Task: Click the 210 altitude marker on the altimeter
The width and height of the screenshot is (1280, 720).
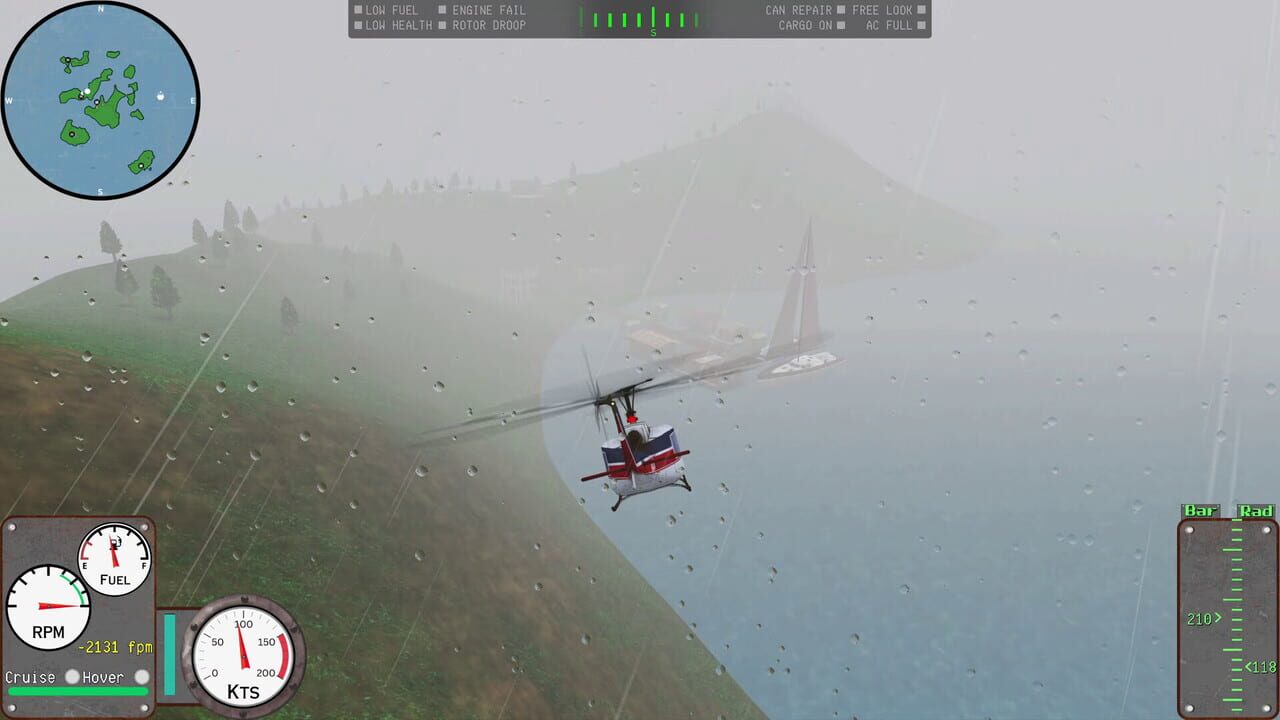Action: click(x=1199, y=618)
